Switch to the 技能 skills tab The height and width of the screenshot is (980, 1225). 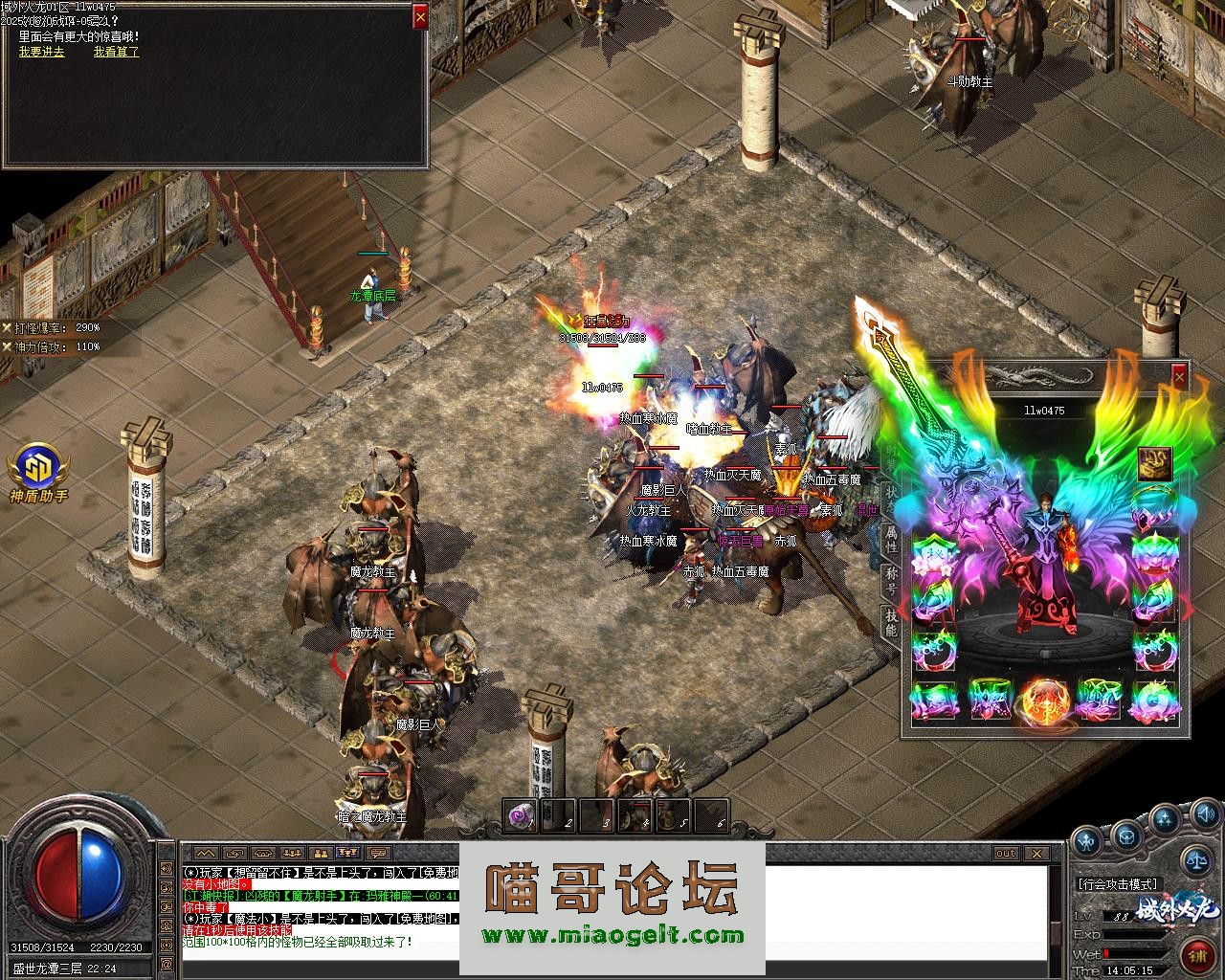[890, 622]
